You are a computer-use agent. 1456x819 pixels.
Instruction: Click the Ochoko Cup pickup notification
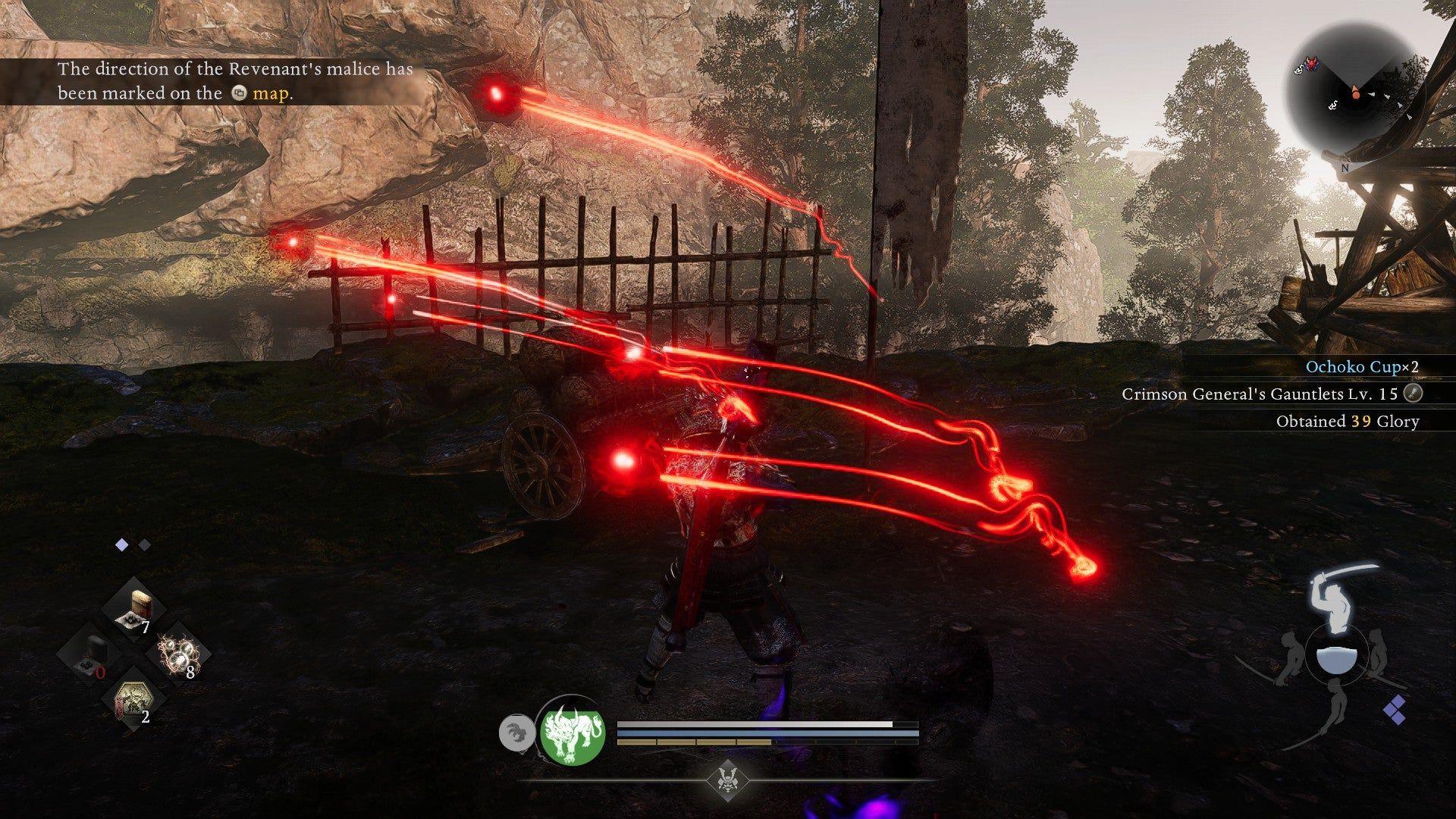(x=1360, y=366)
